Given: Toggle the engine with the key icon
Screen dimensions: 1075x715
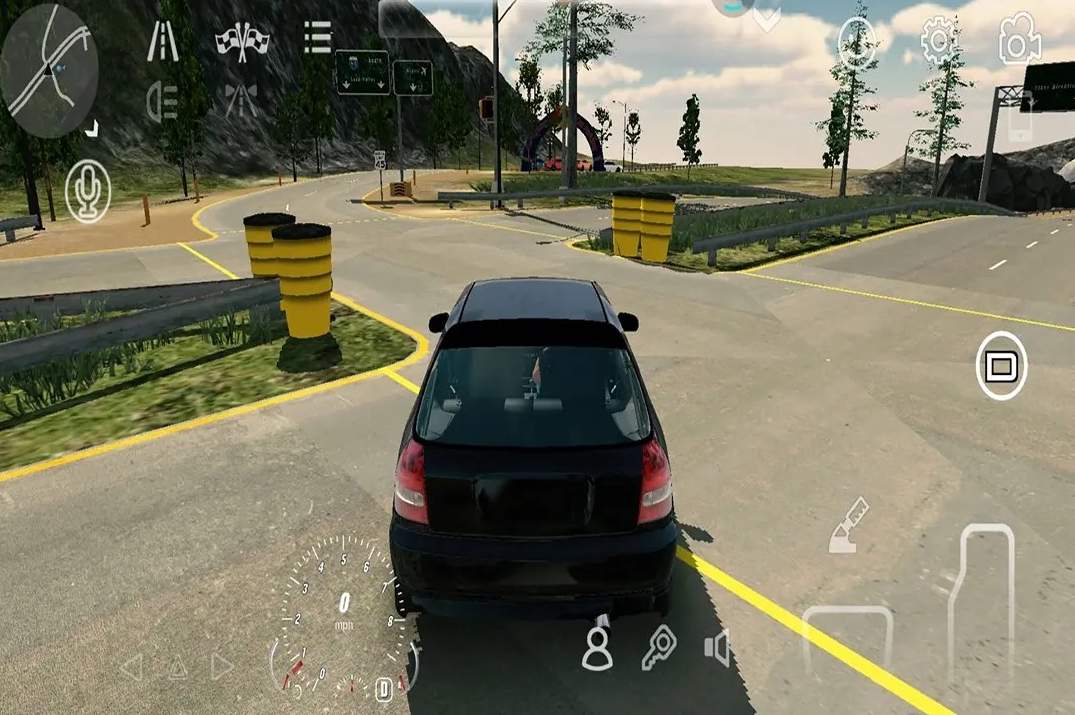Looking at the screenshot, I should 659,647.
